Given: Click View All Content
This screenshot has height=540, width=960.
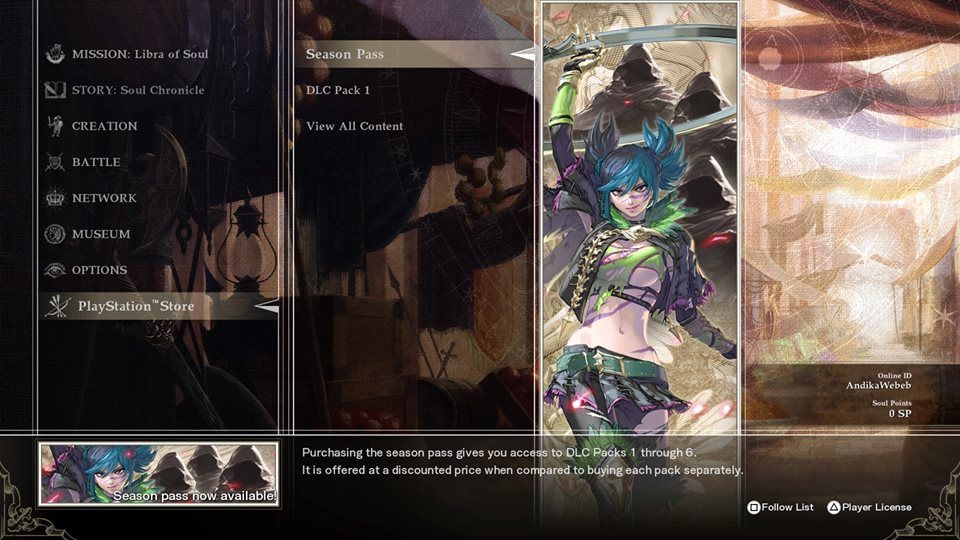Looking at the screenshot, I should pyautogui.click(x=355, y=126).
